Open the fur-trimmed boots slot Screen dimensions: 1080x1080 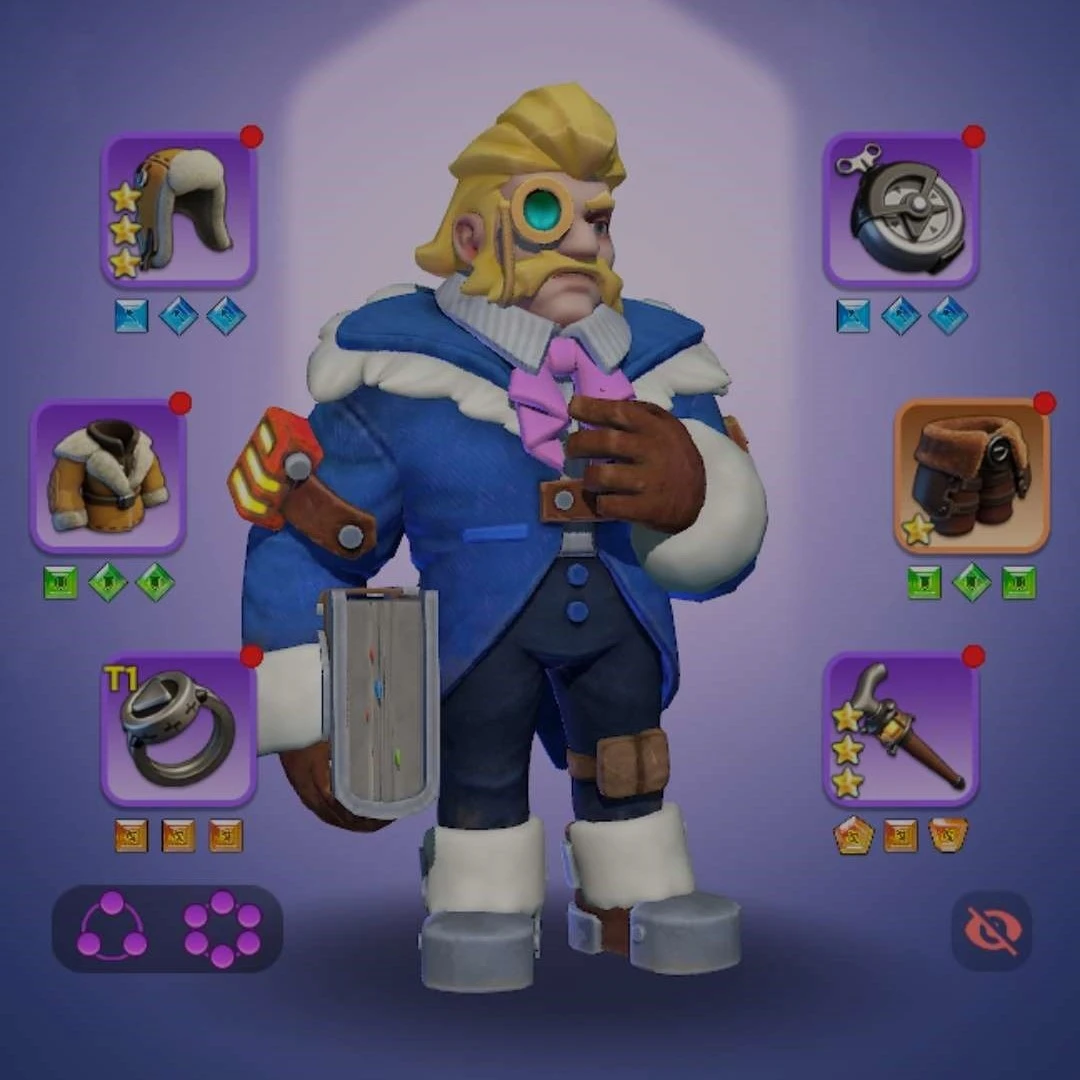click(x=971, y=477)
